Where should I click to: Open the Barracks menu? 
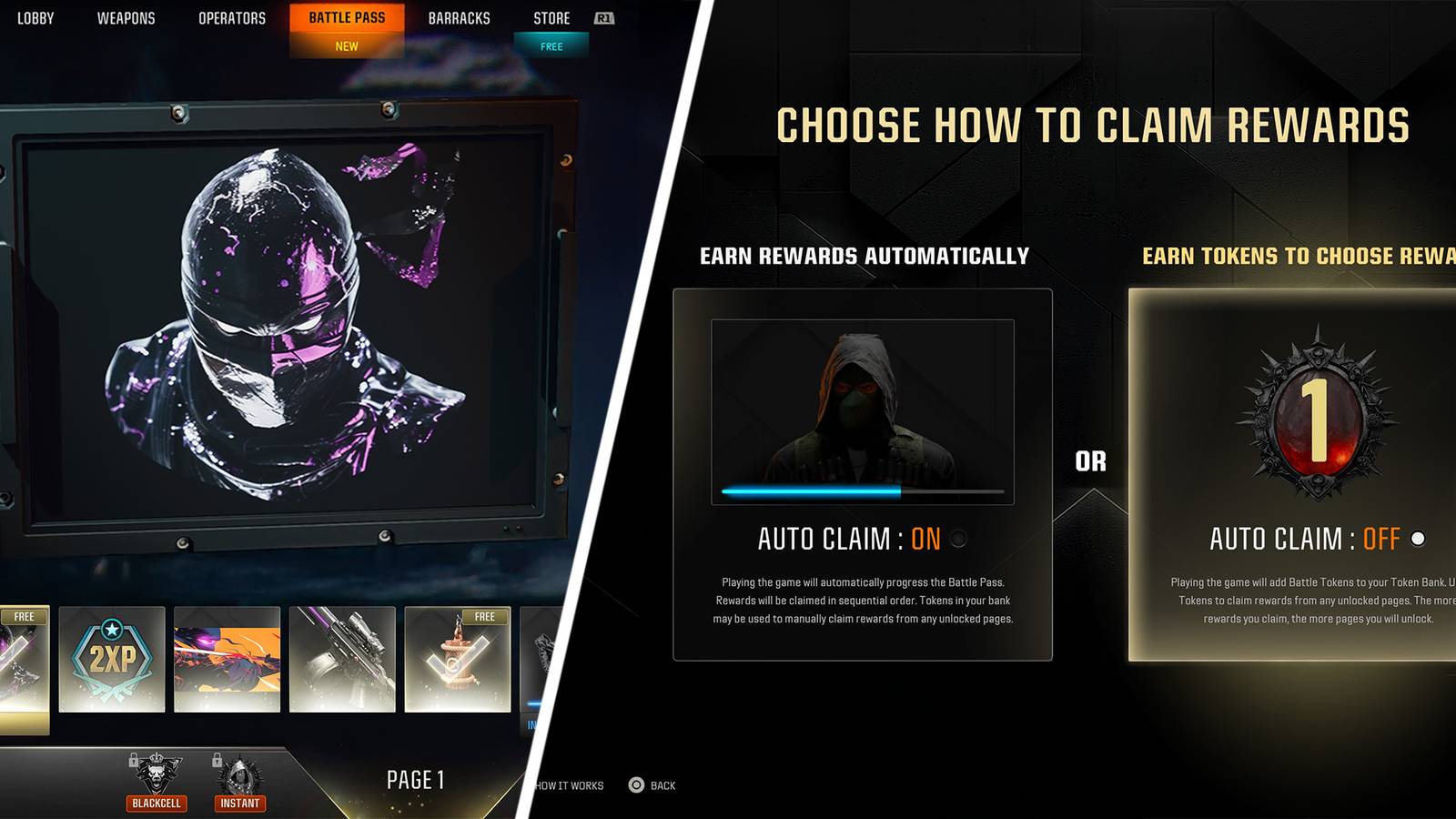(x=460, y=17)
